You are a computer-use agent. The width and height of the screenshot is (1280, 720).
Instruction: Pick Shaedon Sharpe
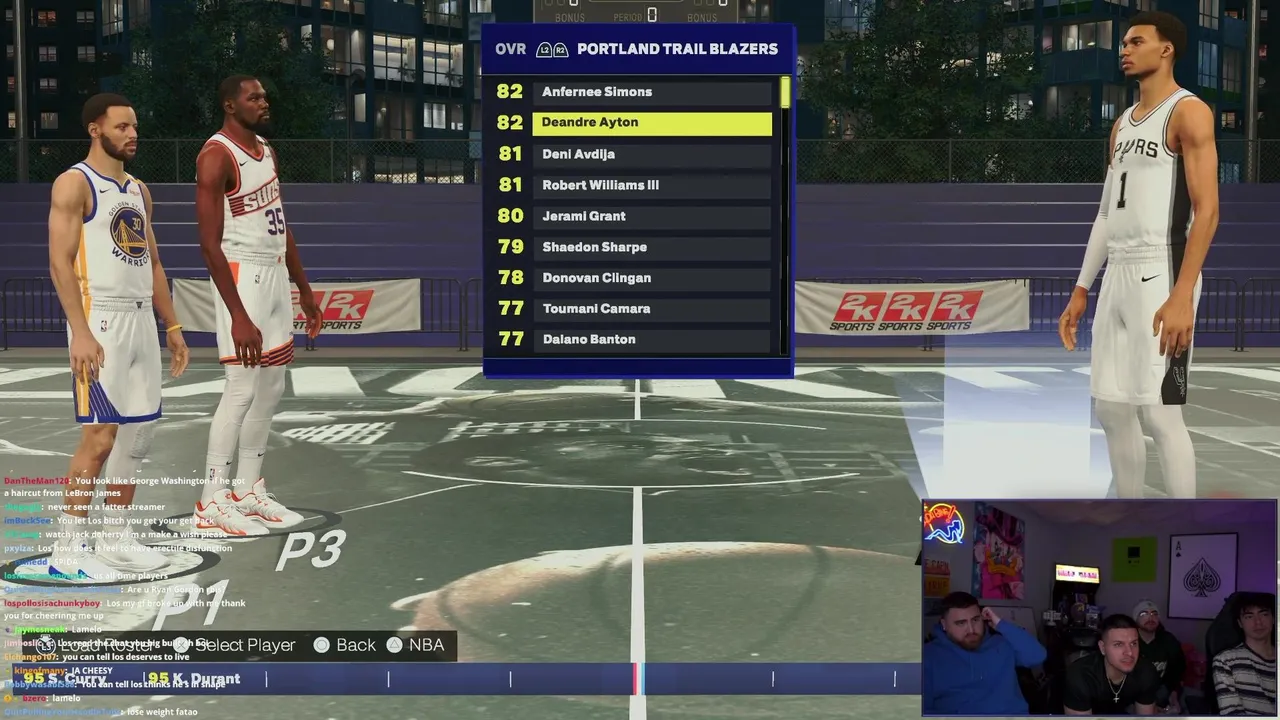(x=652, y=247)
